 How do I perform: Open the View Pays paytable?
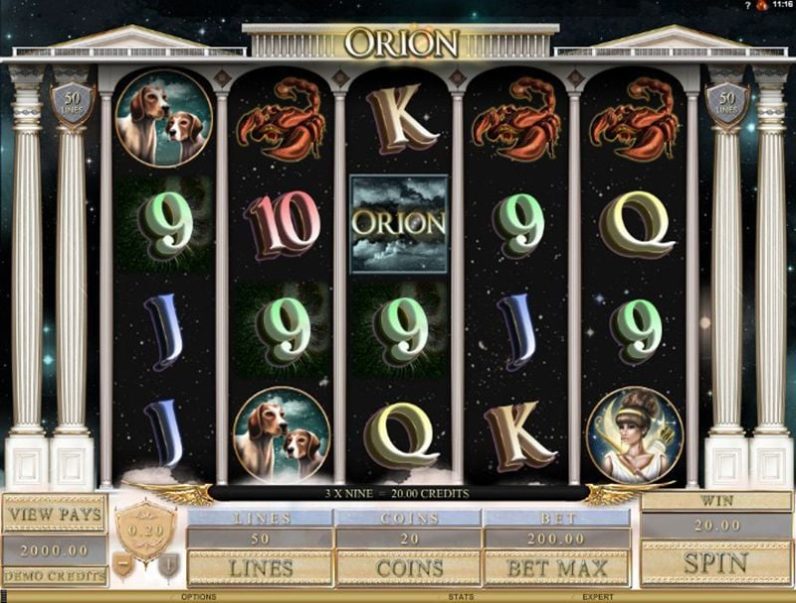54,514
